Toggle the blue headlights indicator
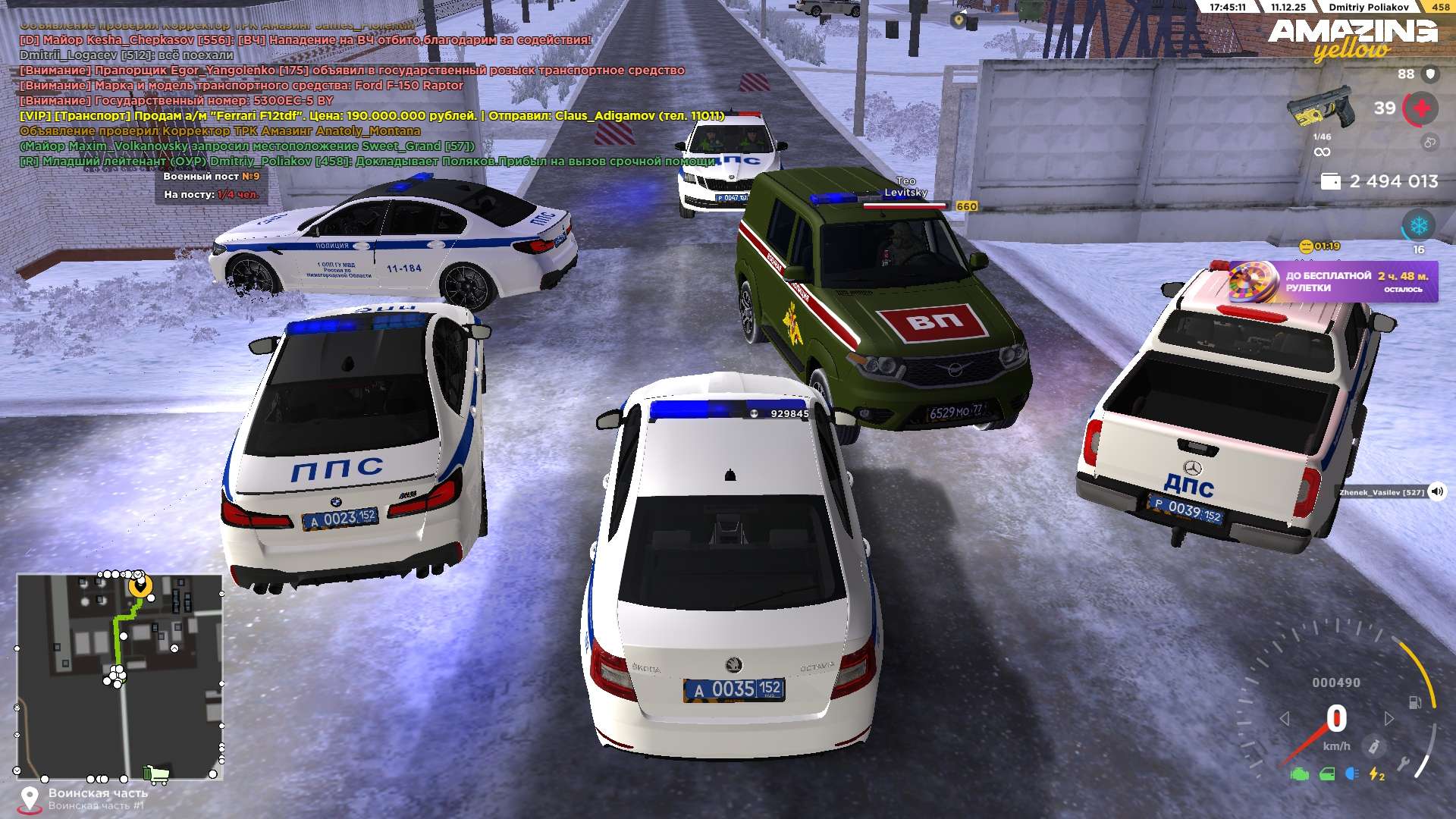This screenshot has height=819, width=1456. [x=1351, y=773]
